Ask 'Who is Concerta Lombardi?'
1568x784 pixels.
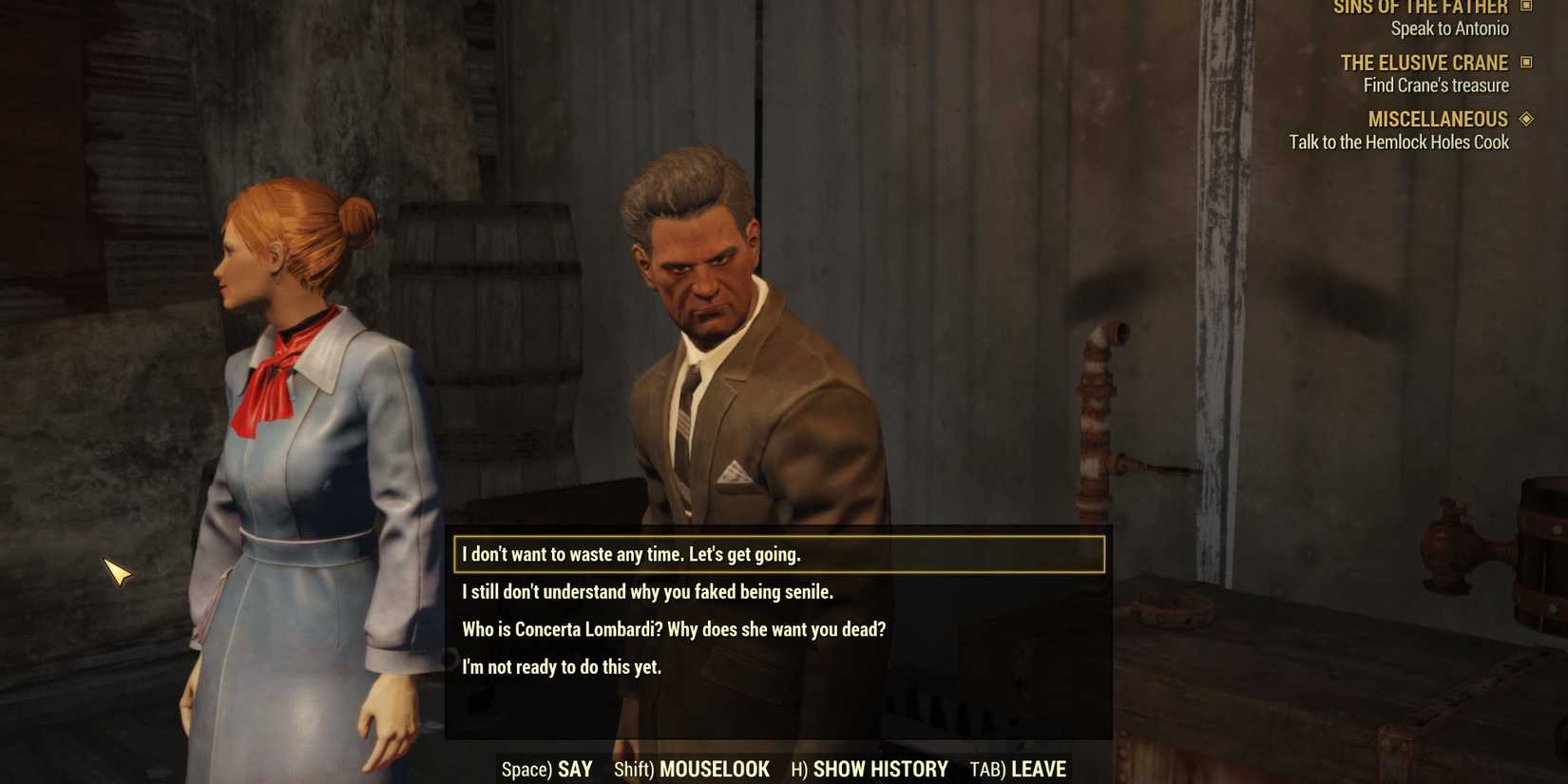[x=674, y=628]
